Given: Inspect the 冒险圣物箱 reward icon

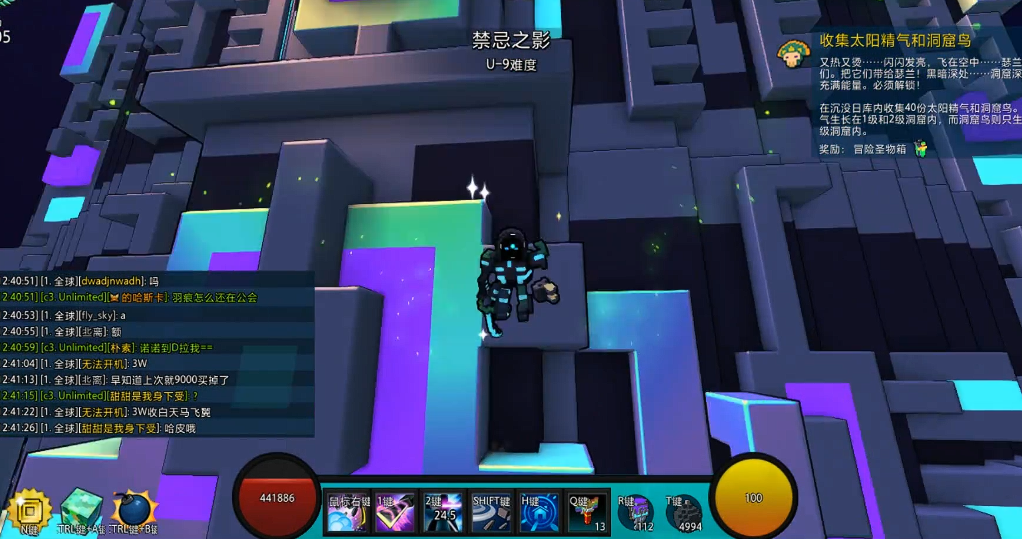Looking at the screenshot, I should (921, 149).
